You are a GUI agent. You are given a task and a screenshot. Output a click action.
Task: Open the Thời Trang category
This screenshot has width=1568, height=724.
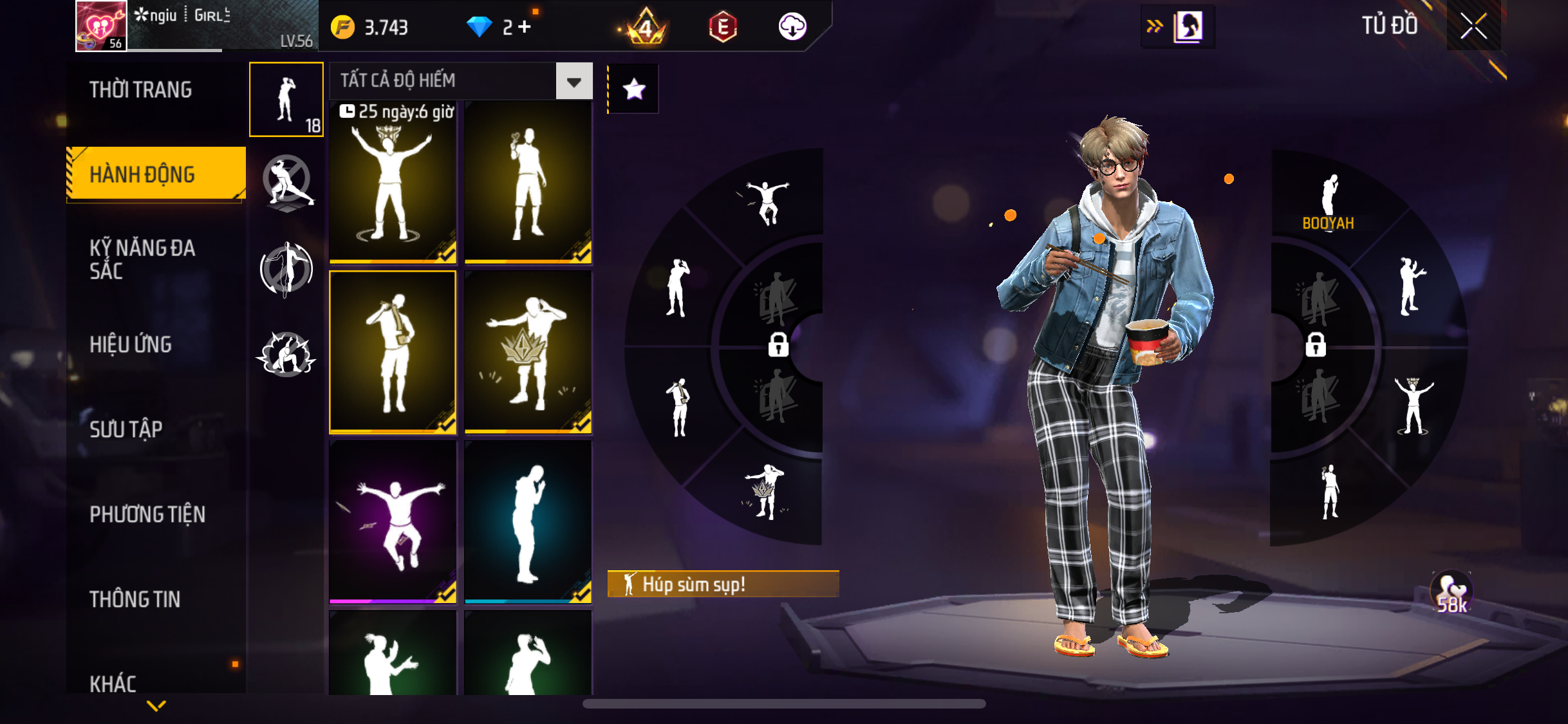coord(140,90)
